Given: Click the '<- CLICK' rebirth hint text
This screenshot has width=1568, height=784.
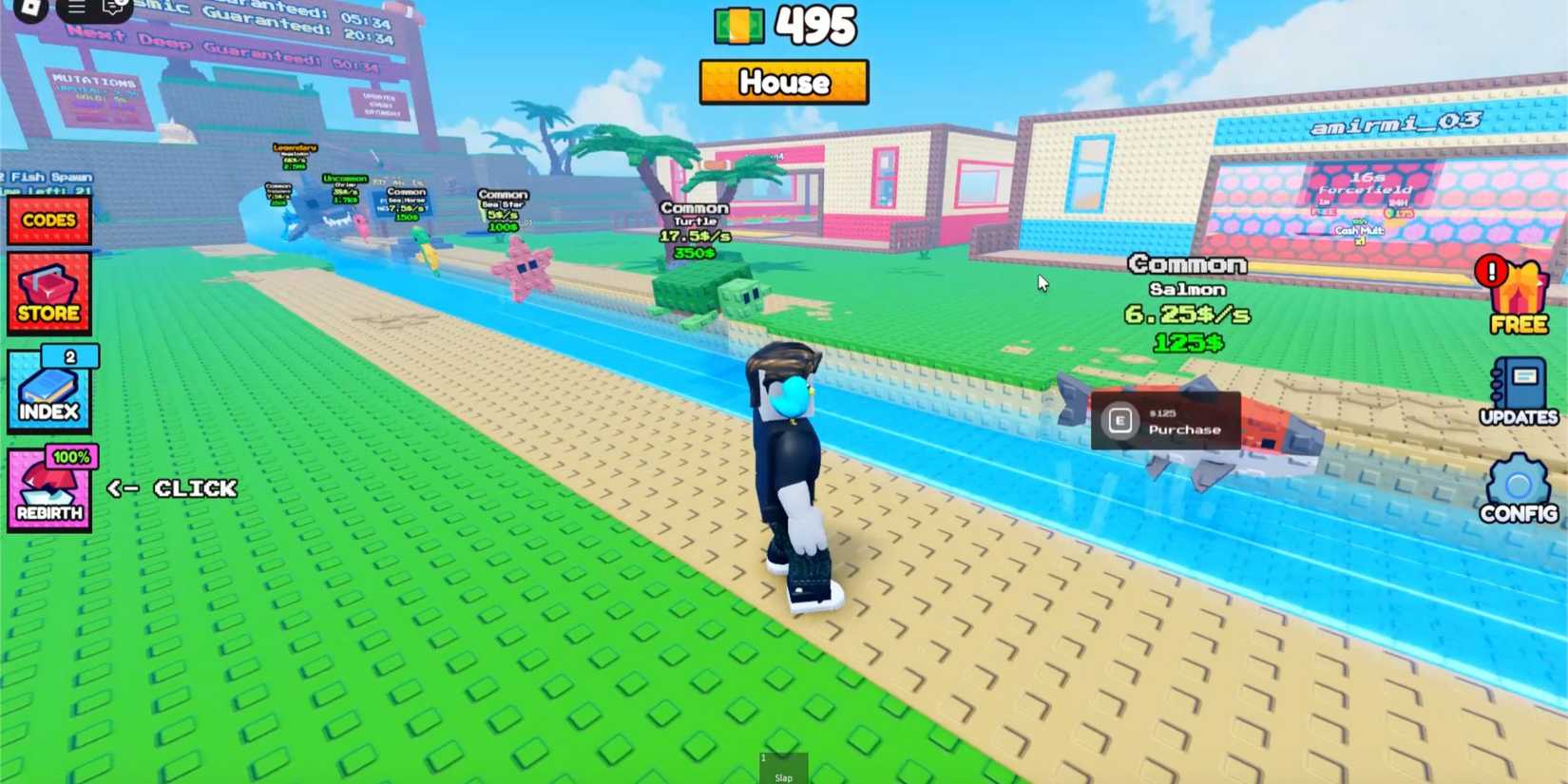Looking at the screenshot, I should click(171, 488).
